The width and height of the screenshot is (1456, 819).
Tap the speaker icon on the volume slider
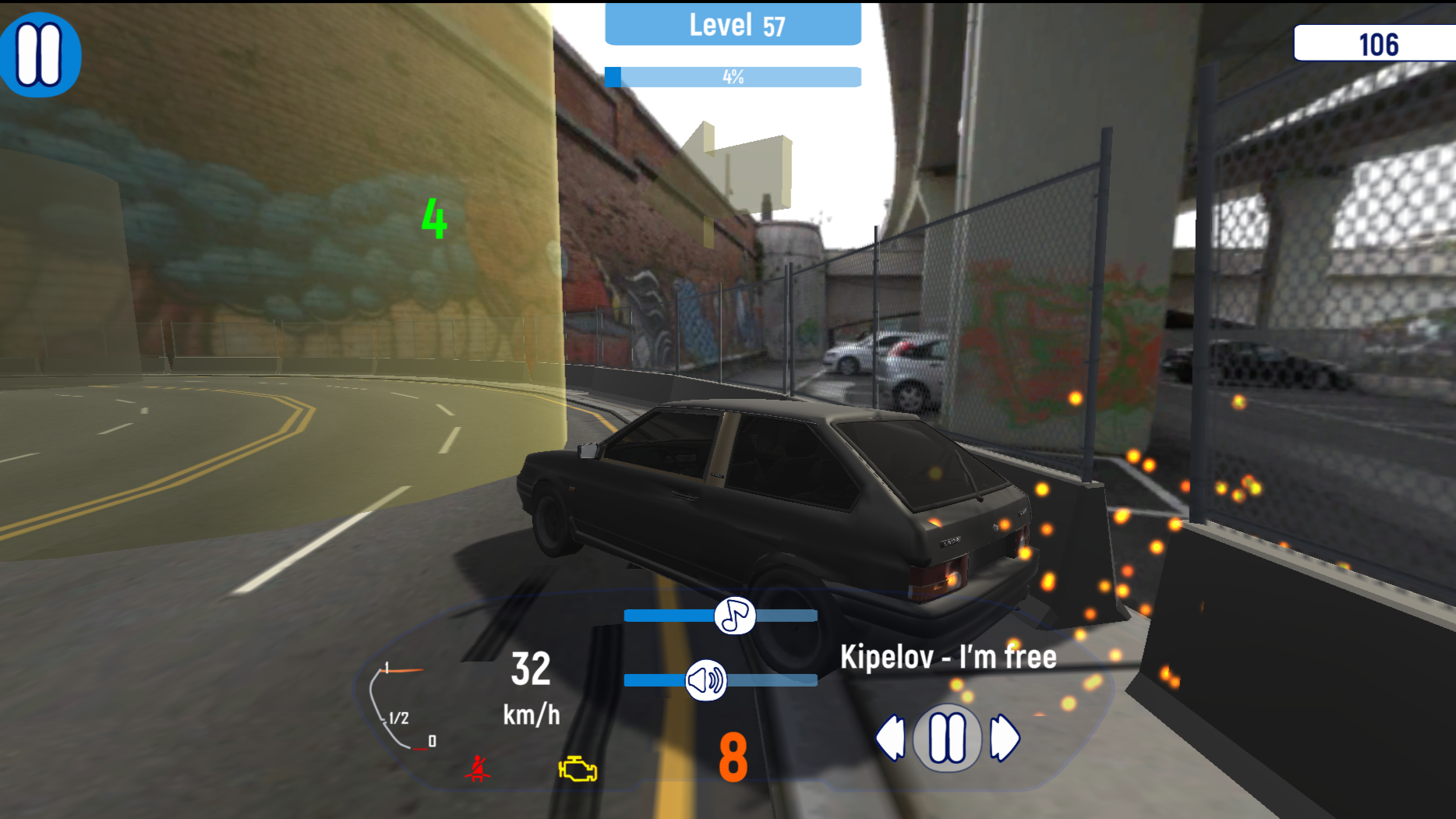706,679
